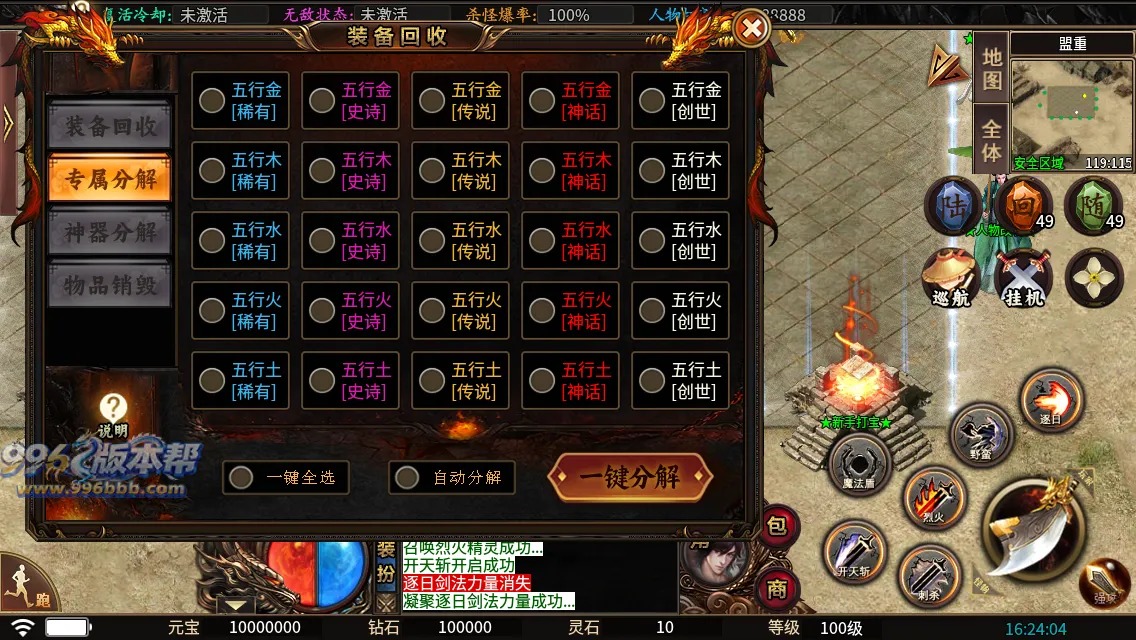This screenshot has width=1136, height=640.
Task: Enable the 一键全选 select-all option
Action: pos(241,477)
